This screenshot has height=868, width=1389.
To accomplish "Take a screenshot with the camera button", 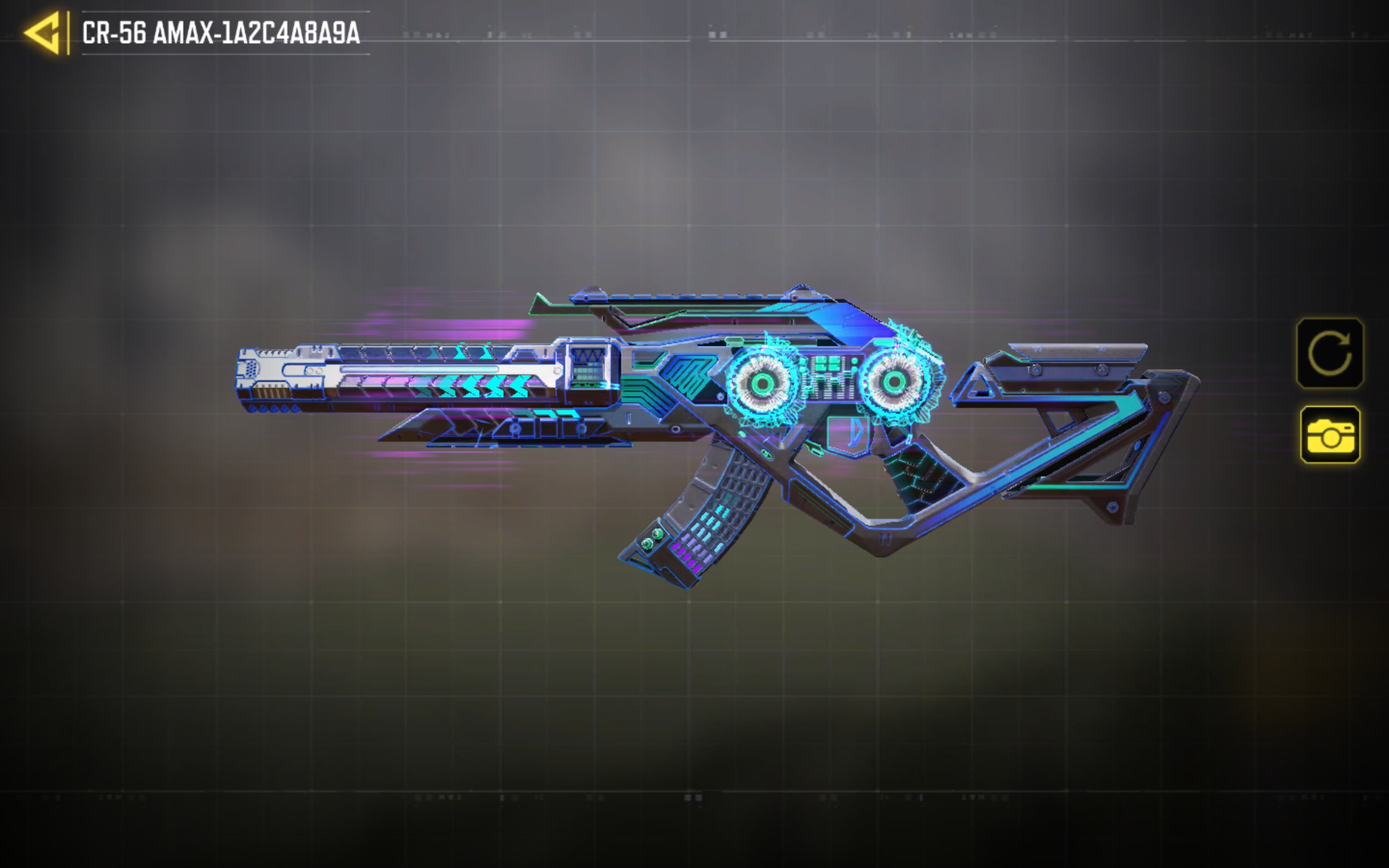I will pos(1330,434).
